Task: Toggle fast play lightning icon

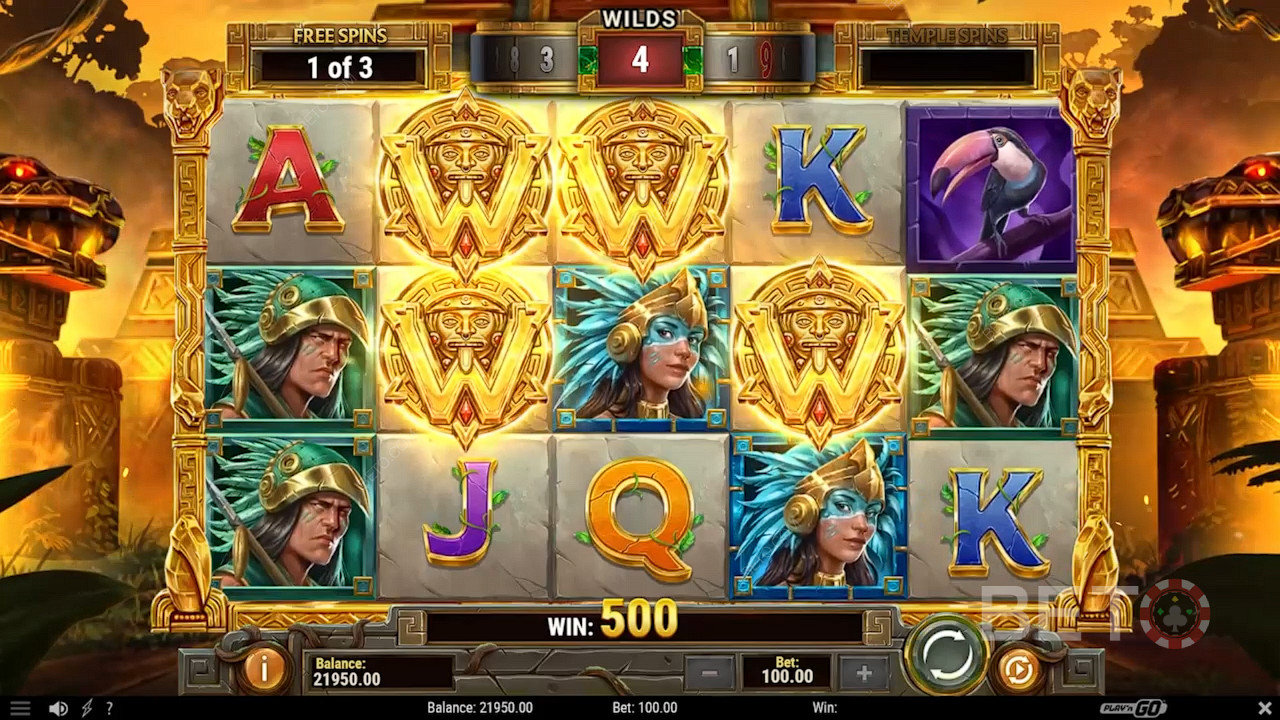Action: (x=86, y=708)
